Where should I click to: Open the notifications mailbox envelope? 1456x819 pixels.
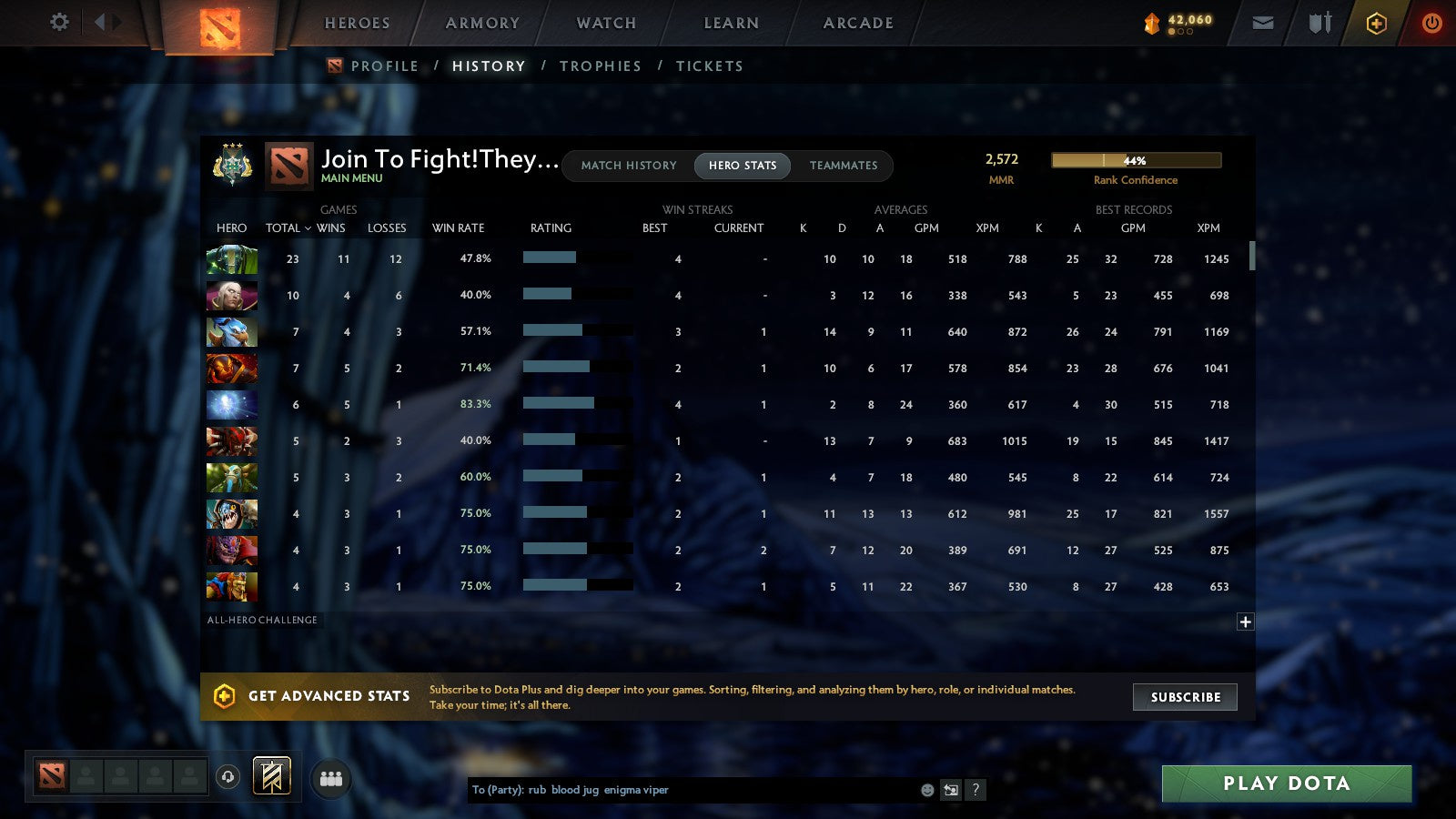tap(1263, 23)
